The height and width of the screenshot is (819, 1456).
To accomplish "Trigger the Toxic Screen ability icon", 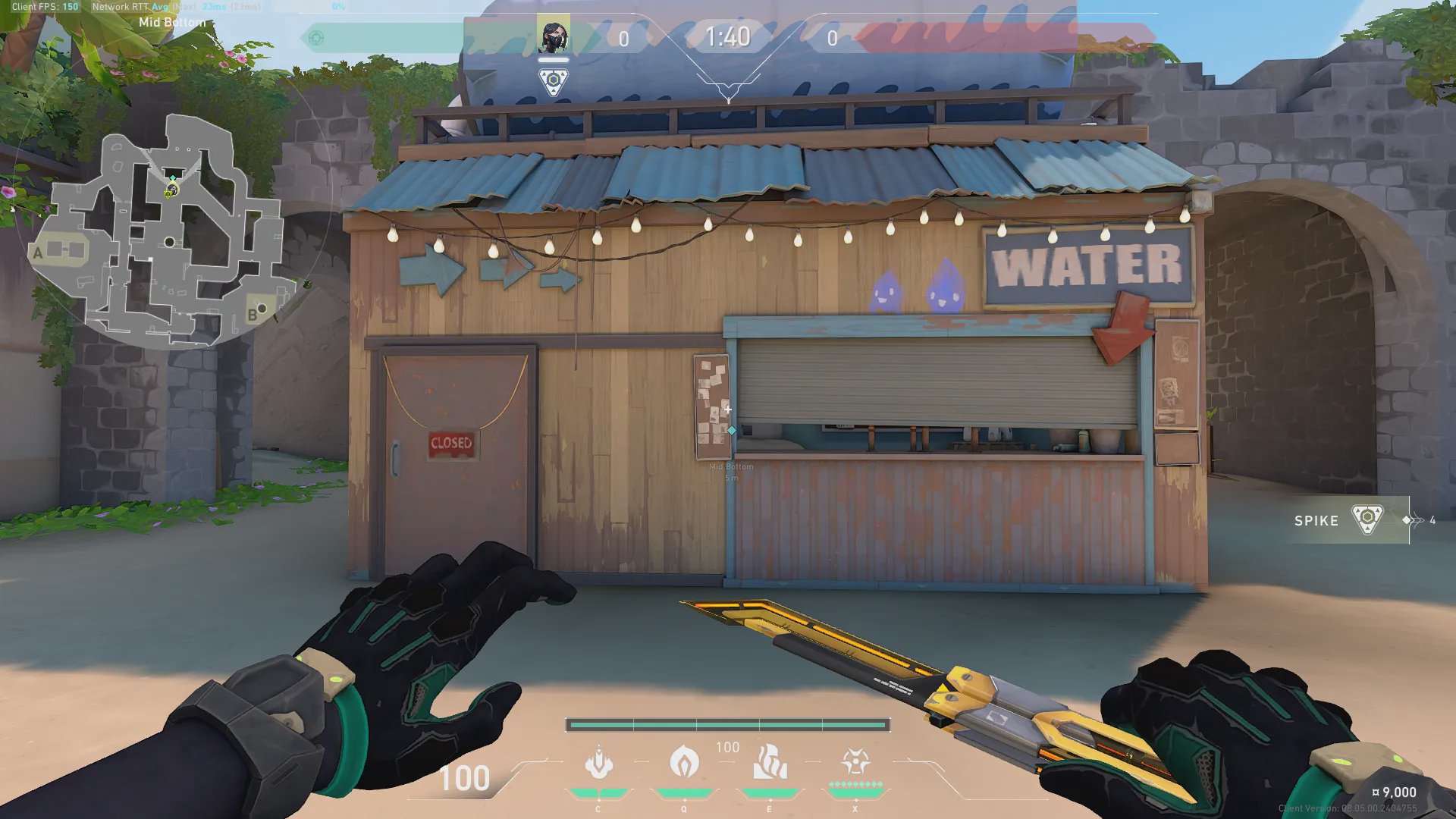I will click(770, 763).
